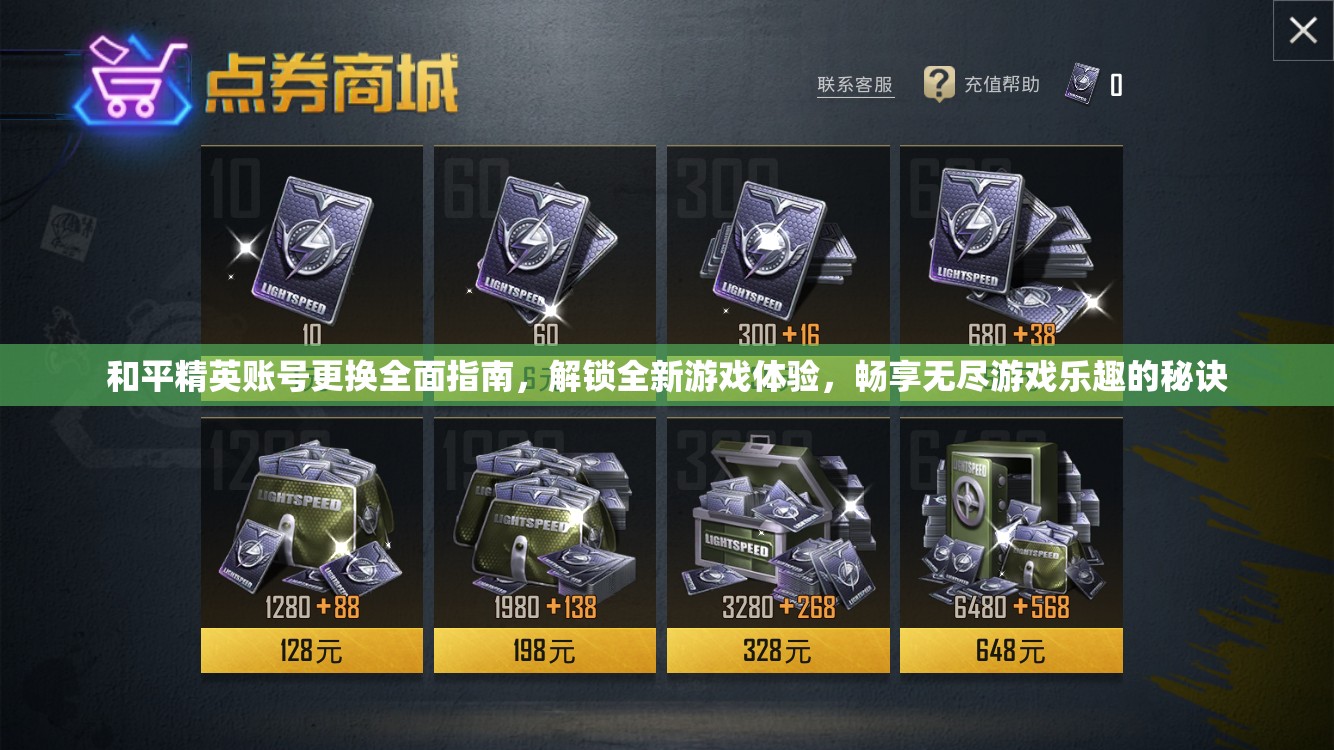Select the 3280+268 supply crate icon
Image resolution: width=1334 pixels, height=750 pixels.
[776, 510]
